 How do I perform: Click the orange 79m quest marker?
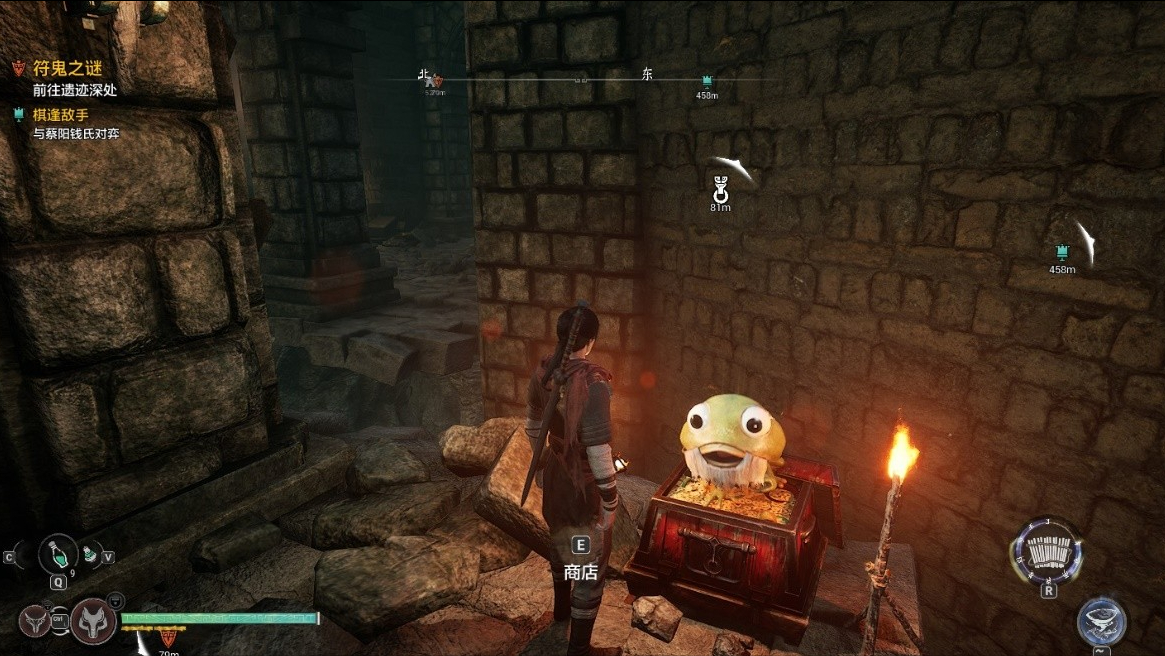pyautogui.click(x=167, y=636)
